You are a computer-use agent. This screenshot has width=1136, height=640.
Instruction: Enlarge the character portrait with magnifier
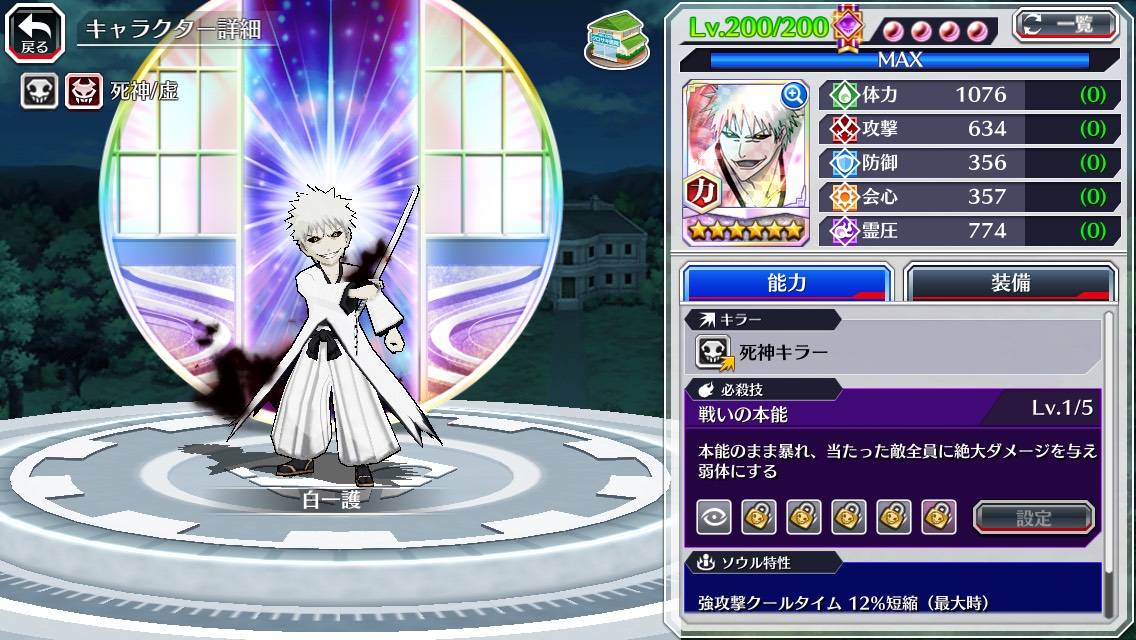pos(794,95)
